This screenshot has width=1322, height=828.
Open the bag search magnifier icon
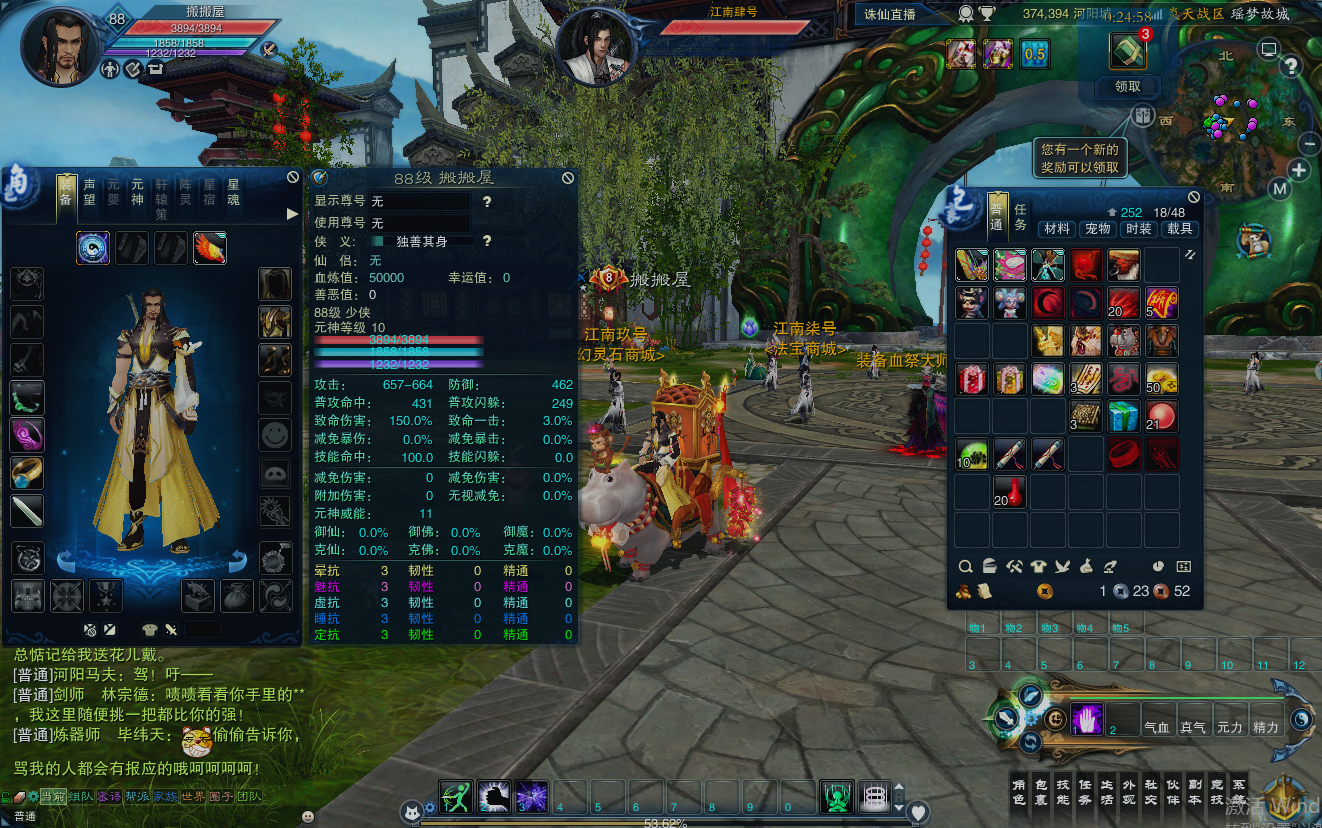pyautogui.click(x=965, y=566)
